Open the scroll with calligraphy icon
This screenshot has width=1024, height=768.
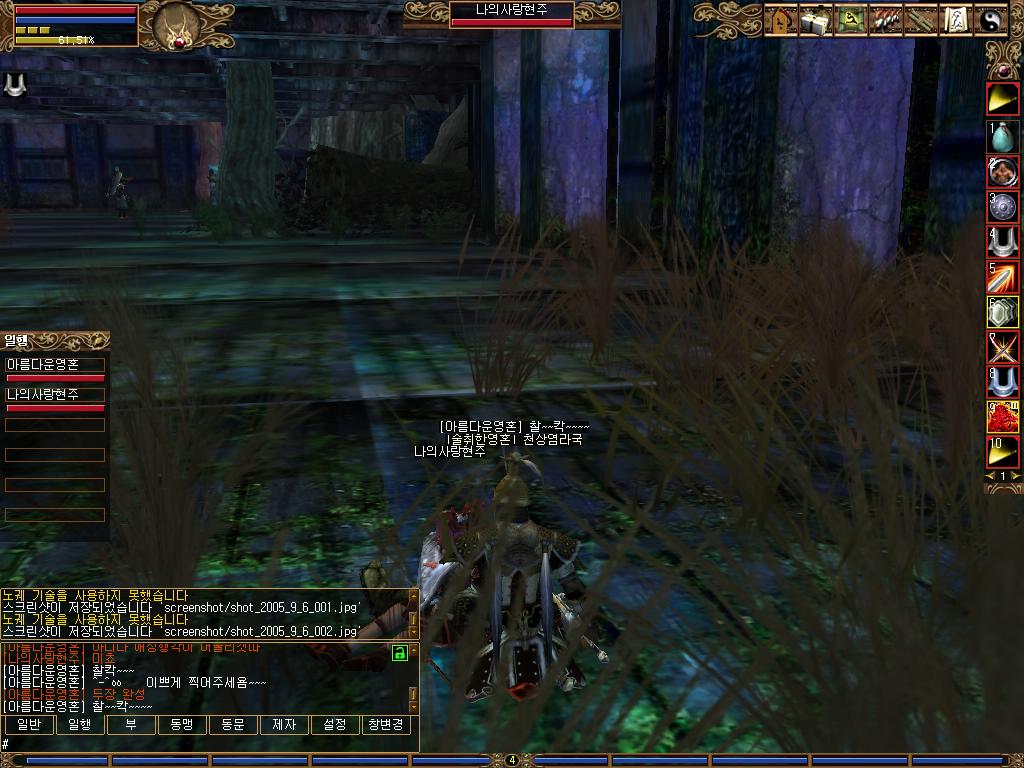pos(956,20)
